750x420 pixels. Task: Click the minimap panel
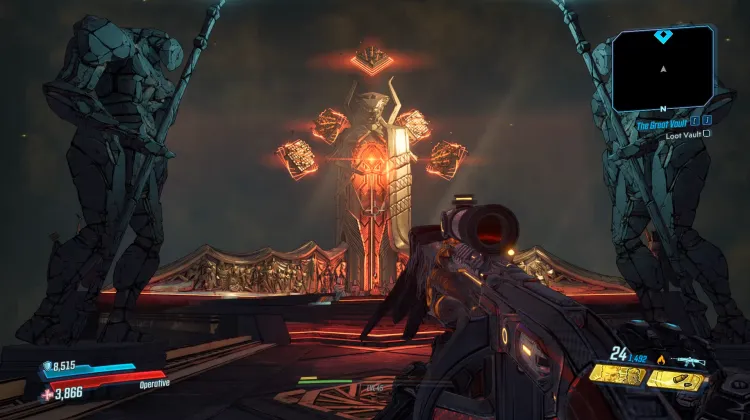coord(663,69)
